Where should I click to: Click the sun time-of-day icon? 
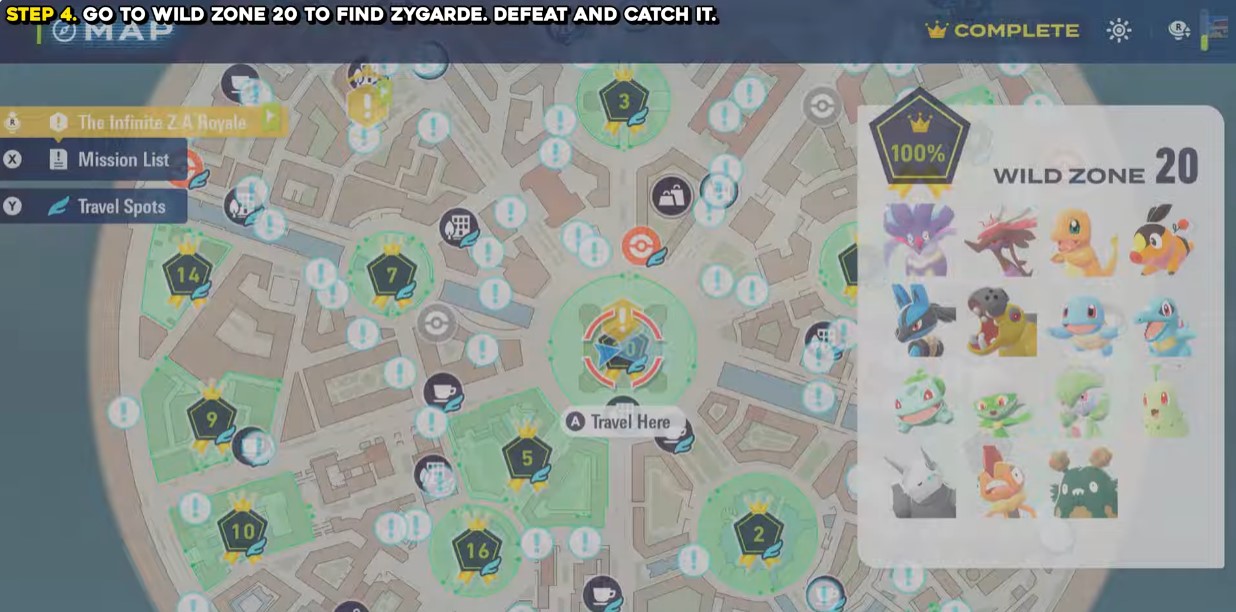tap(1119, 31)
